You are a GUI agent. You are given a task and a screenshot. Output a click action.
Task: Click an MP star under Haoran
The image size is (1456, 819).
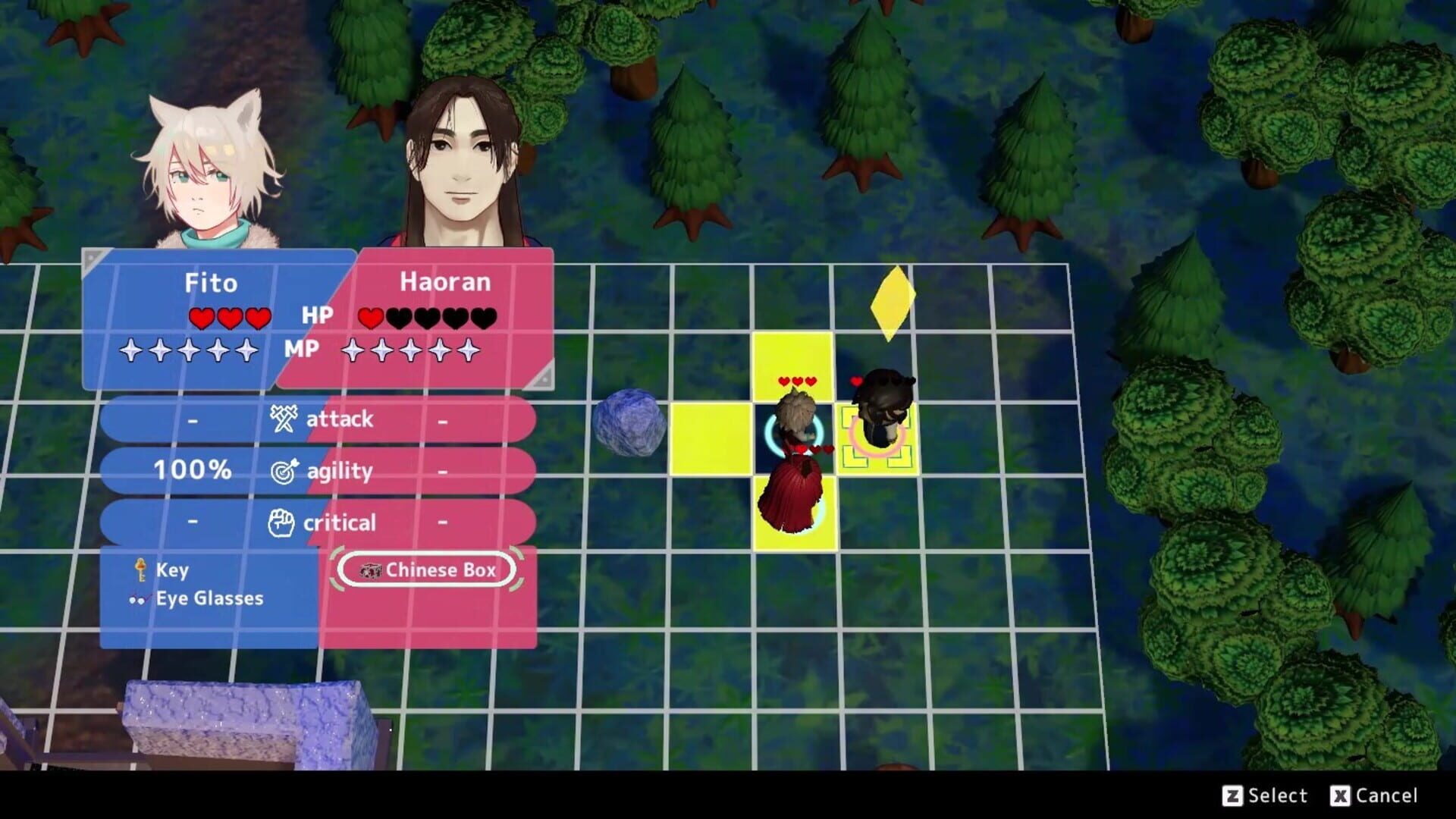tap(409, 351)
